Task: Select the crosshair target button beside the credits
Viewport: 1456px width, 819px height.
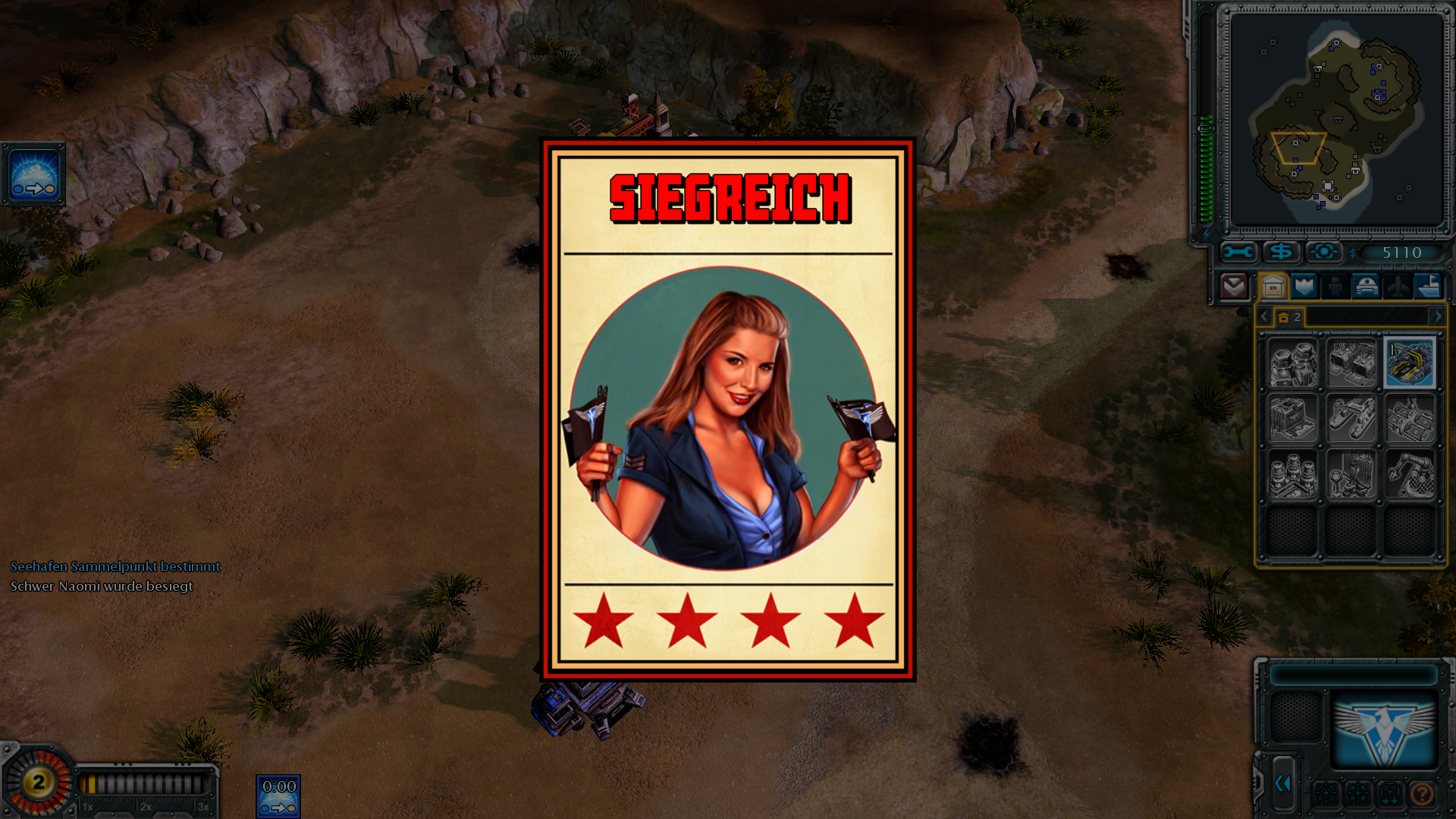Action: point(1323,252)
